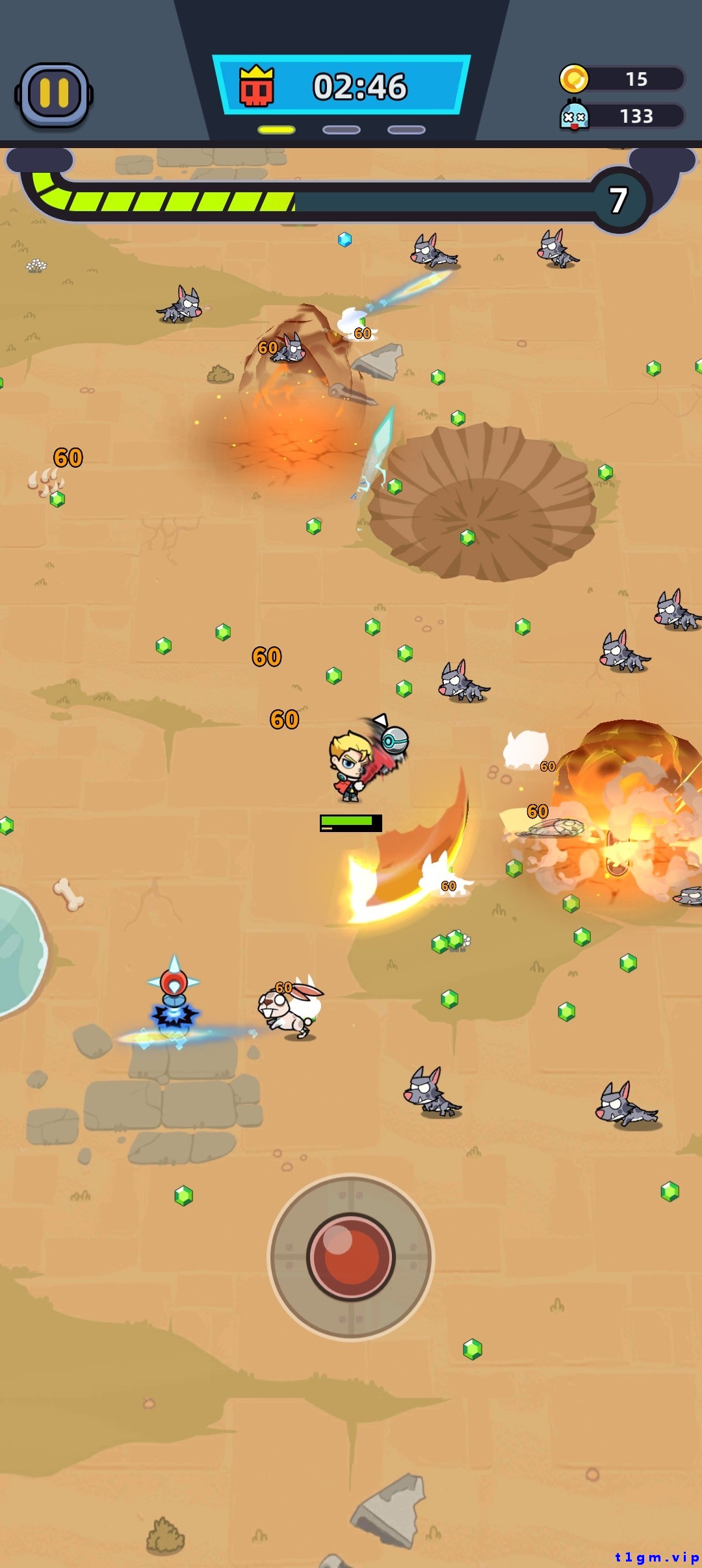
Task: Pause the game with the yellow pause button
Action: (x=54, y=95)
